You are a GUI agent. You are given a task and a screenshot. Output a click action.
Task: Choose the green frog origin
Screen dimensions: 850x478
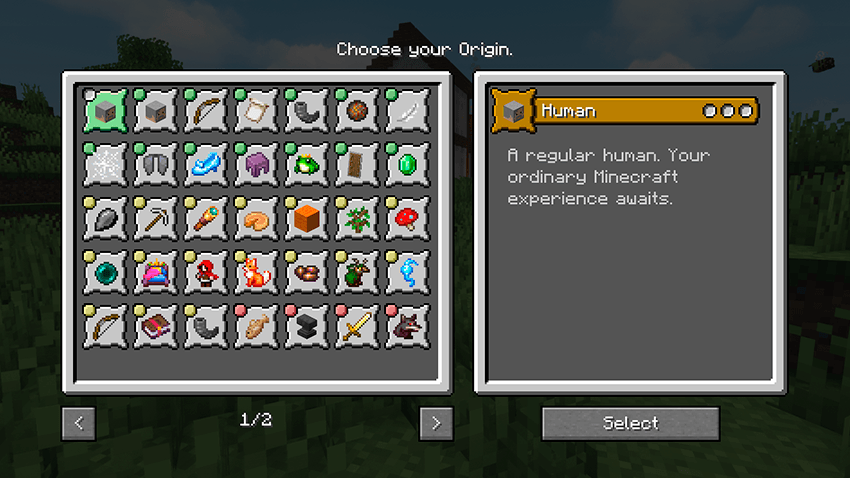307,164
